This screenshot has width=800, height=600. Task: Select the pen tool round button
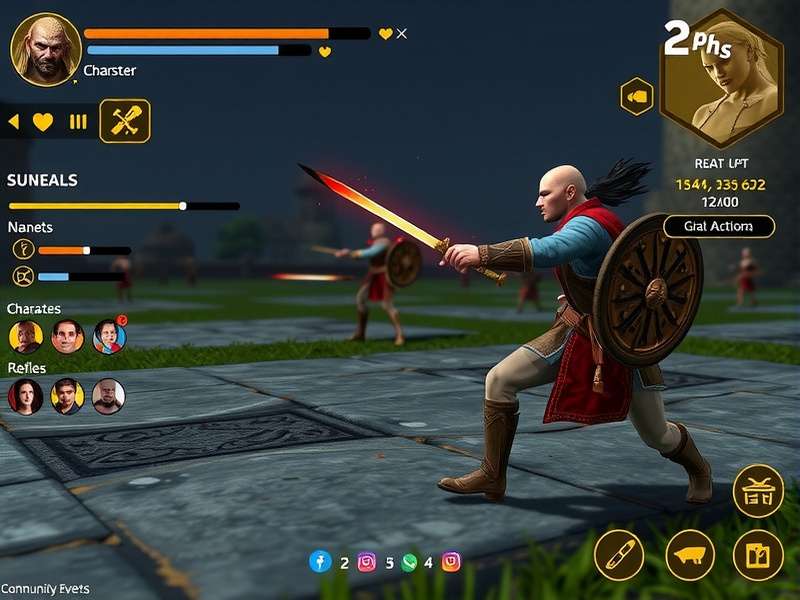click(x=619, y=555)
